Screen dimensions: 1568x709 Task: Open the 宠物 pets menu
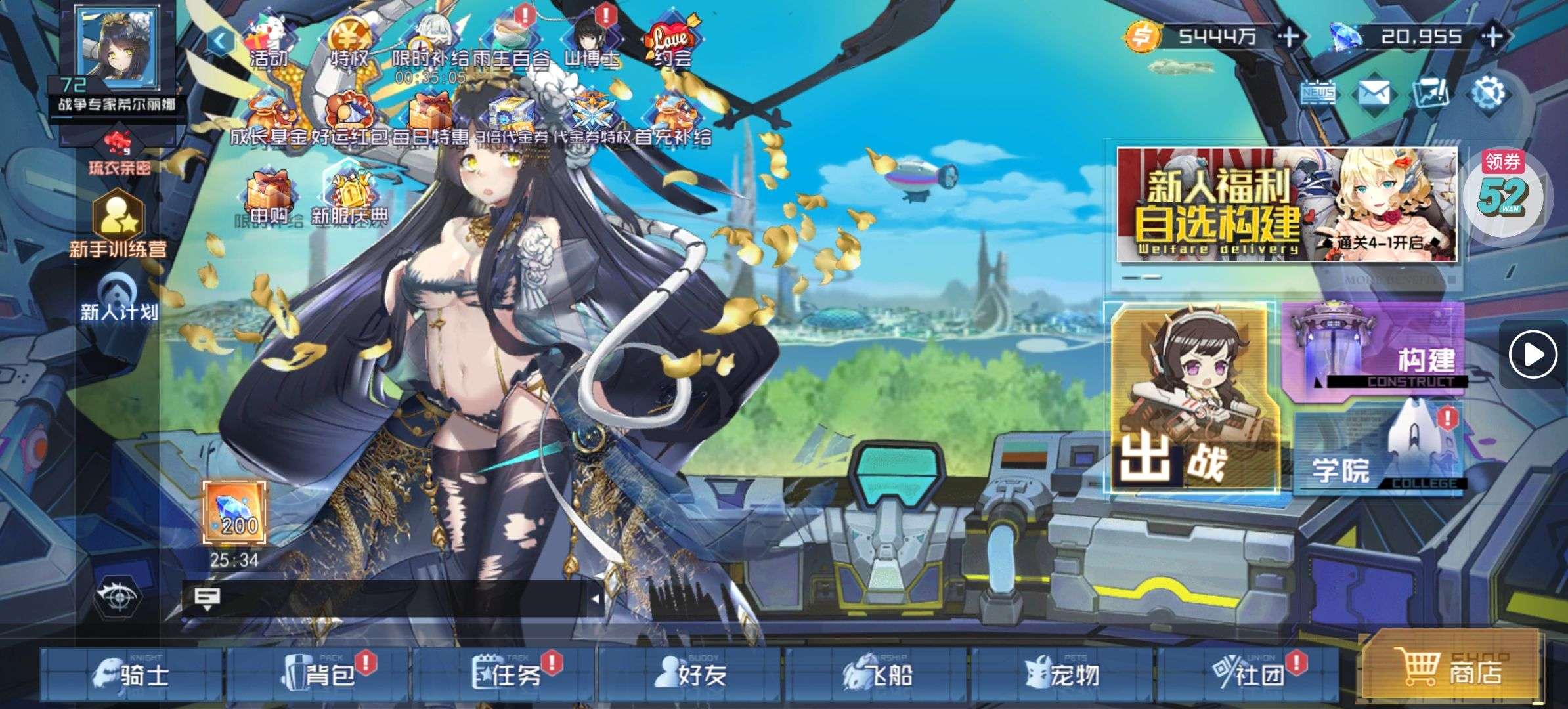[1062, 674]
